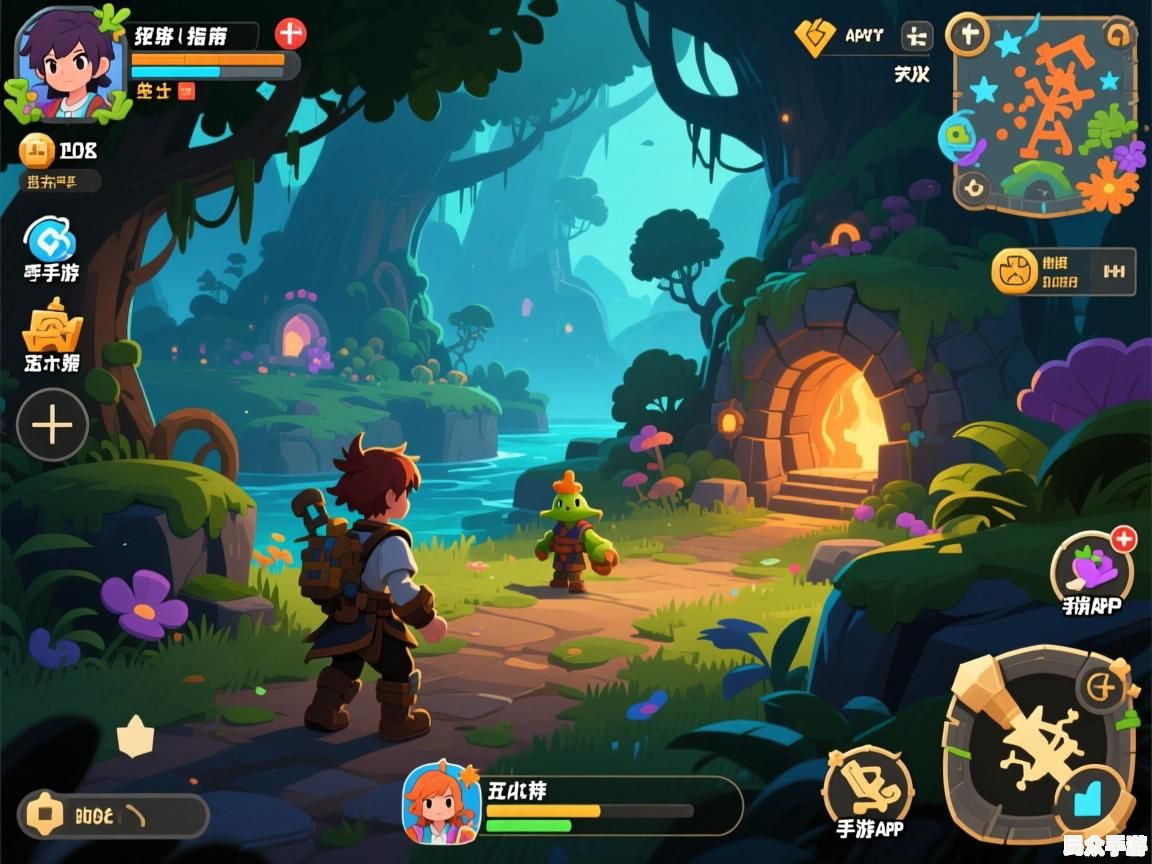Click the small plus on attack wheel

point(1102,686)
